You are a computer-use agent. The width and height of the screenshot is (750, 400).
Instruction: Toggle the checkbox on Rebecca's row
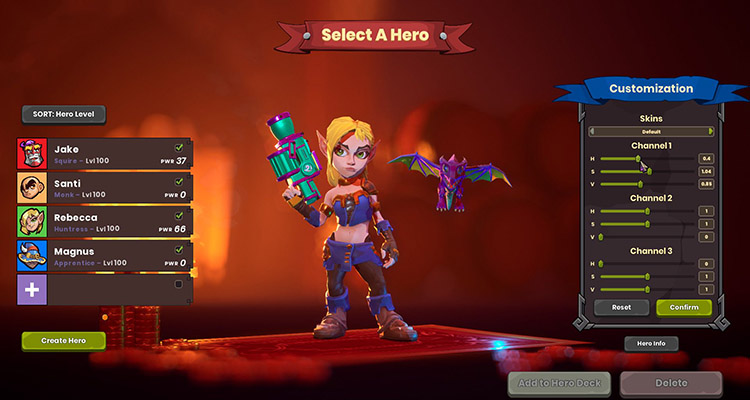(x=179, y=215)
